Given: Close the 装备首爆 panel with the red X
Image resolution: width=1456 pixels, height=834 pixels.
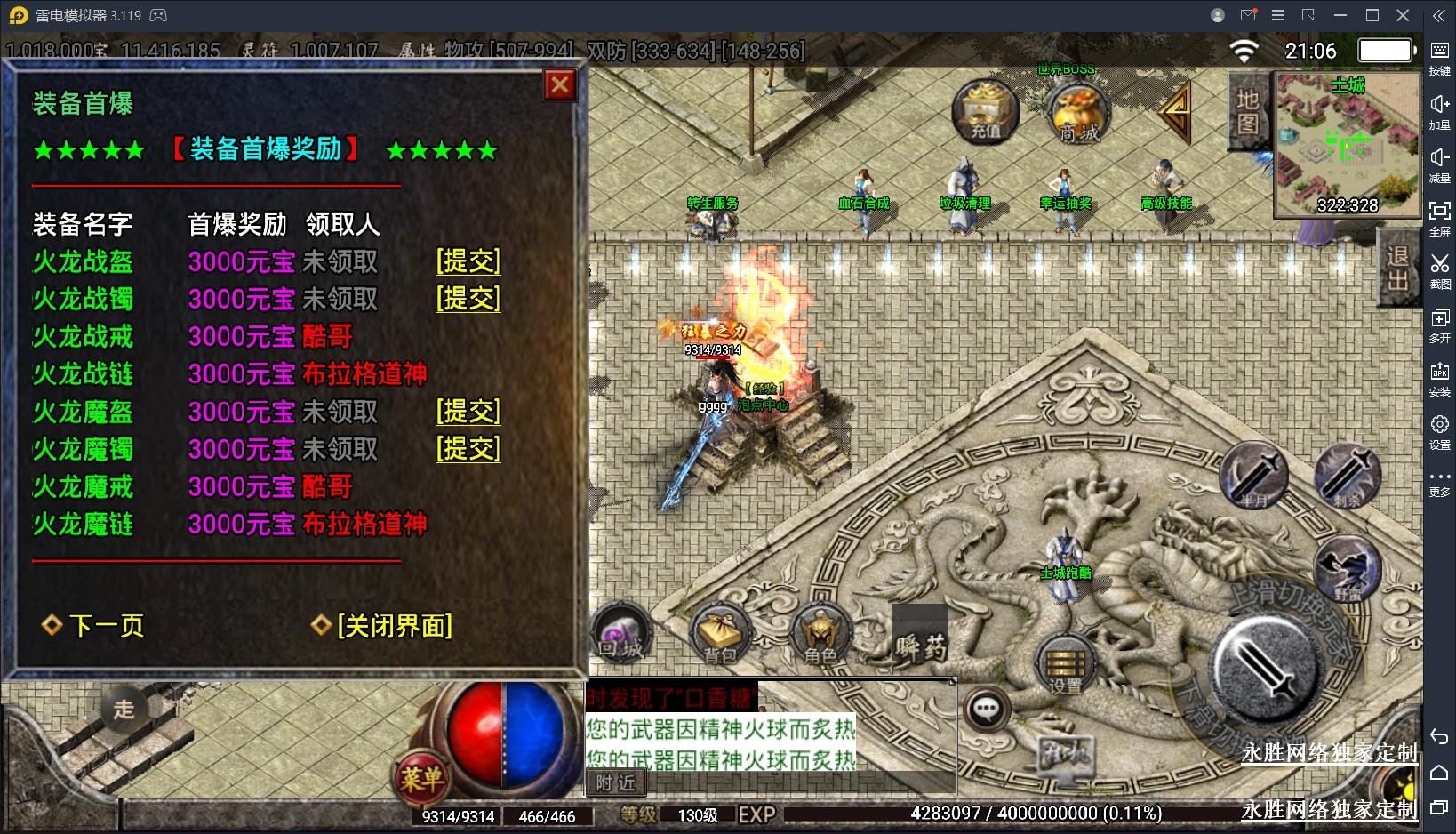Looking at the screenshot, I should [559, 85].
